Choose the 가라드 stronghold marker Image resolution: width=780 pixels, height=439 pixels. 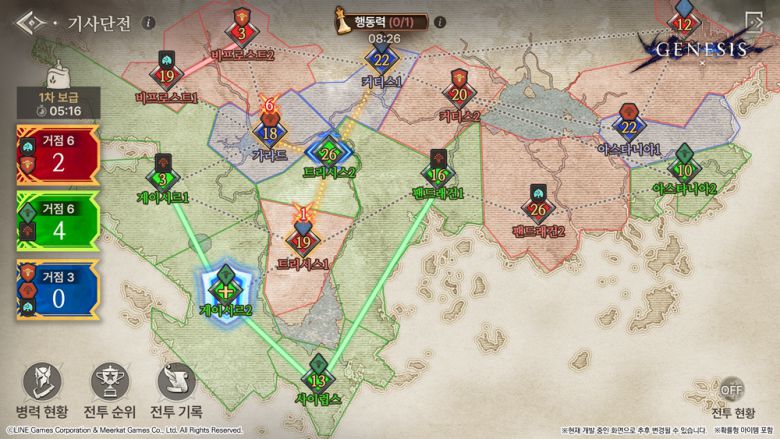click(269, 132)
